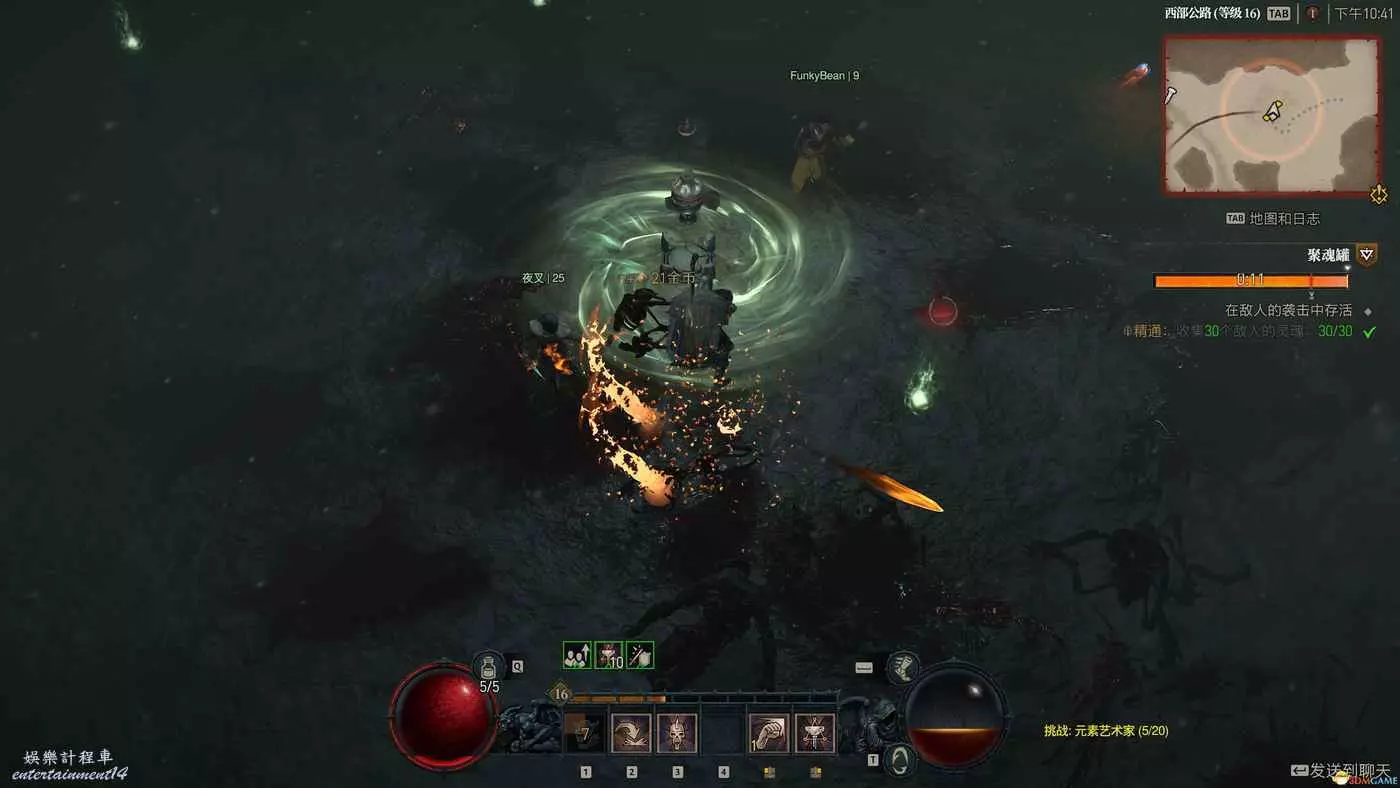Screen dimensions: 1400x788
Task: Inspect the buff icon showing 10 stacks
Action: coord(608,655)
